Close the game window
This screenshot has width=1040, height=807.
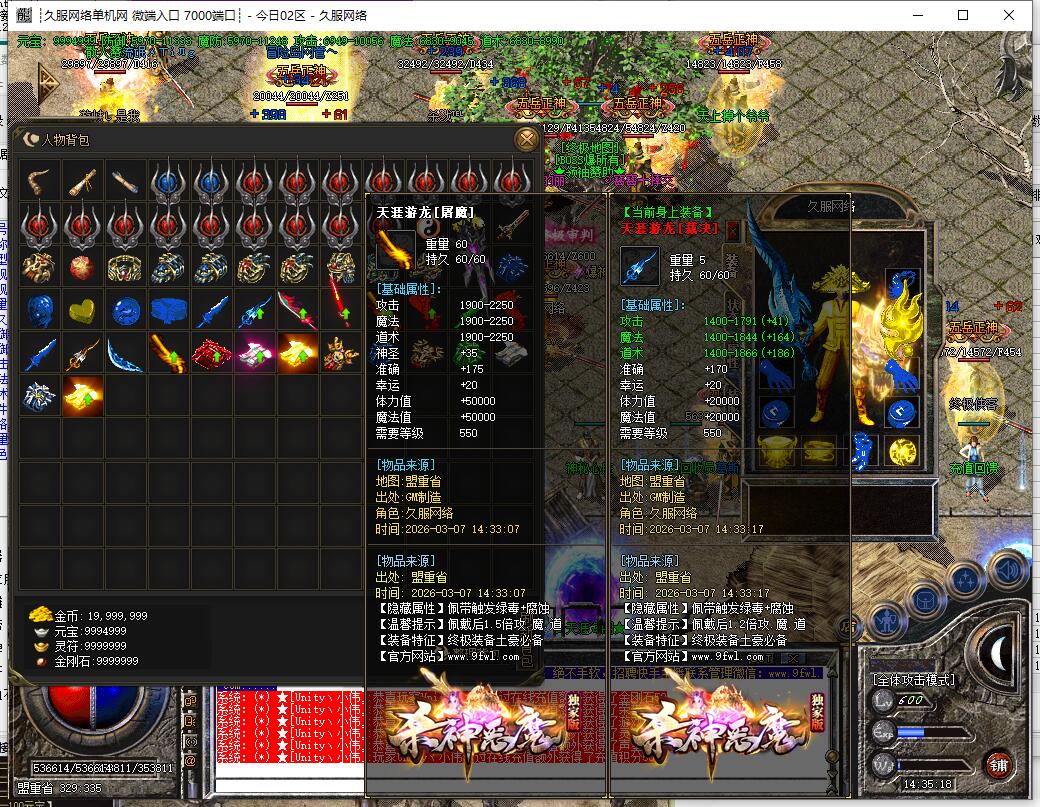pyautogui.click(x=1011, y=15)
